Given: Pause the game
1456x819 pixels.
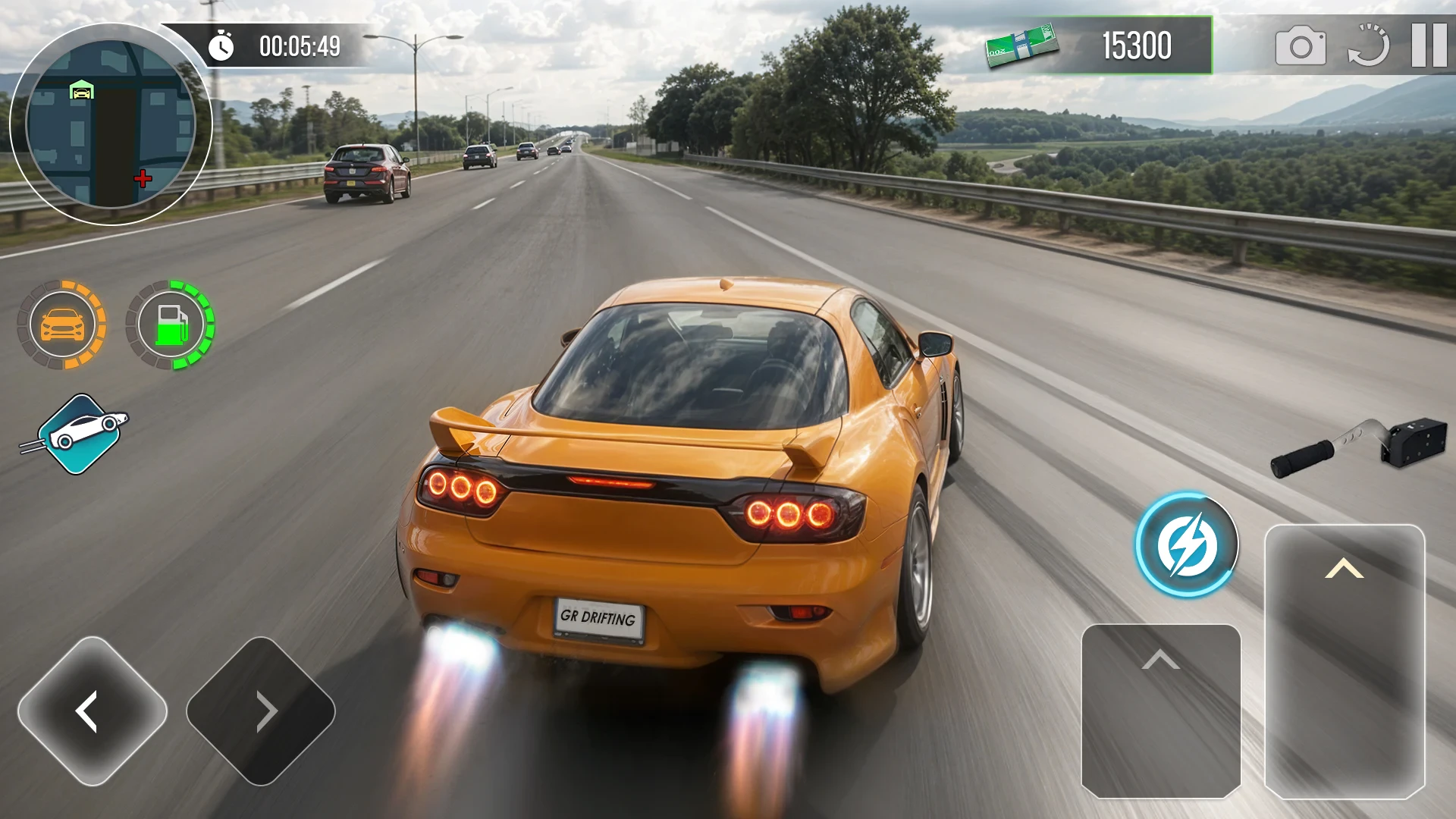Looking at the screenshot, I should (x=1429, y=45).
